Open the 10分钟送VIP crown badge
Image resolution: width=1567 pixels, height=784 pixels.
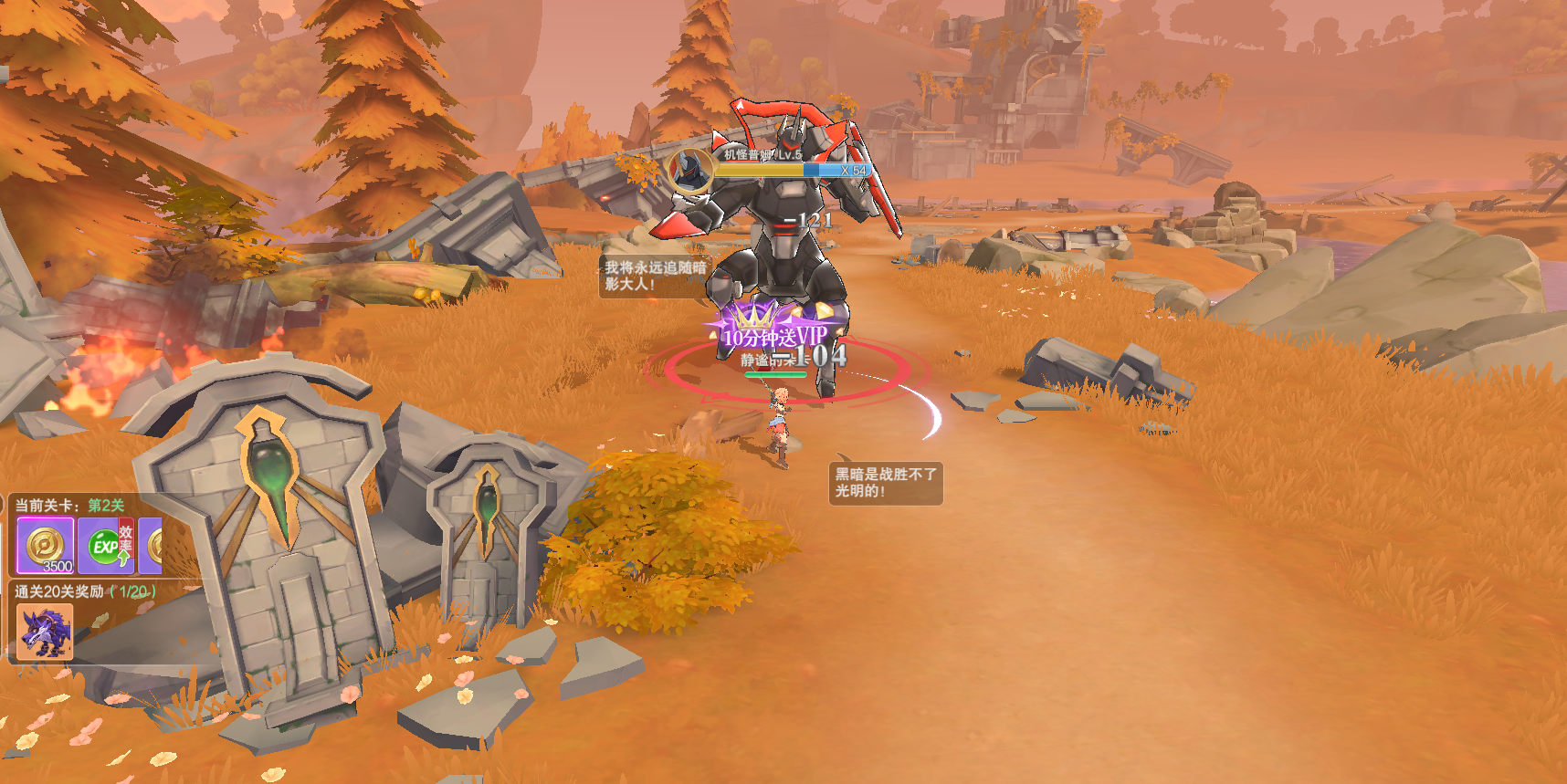pyautogui.click(x=773, y=330)
